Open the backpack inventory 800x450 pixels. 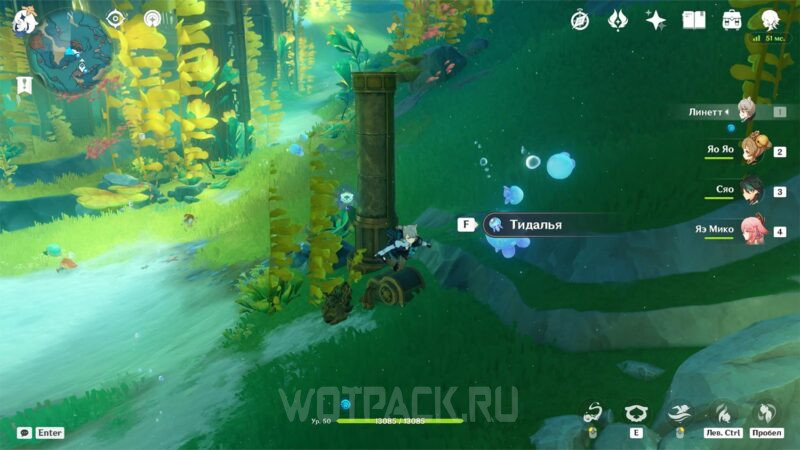pyautogui.click(x=732, y=20)
